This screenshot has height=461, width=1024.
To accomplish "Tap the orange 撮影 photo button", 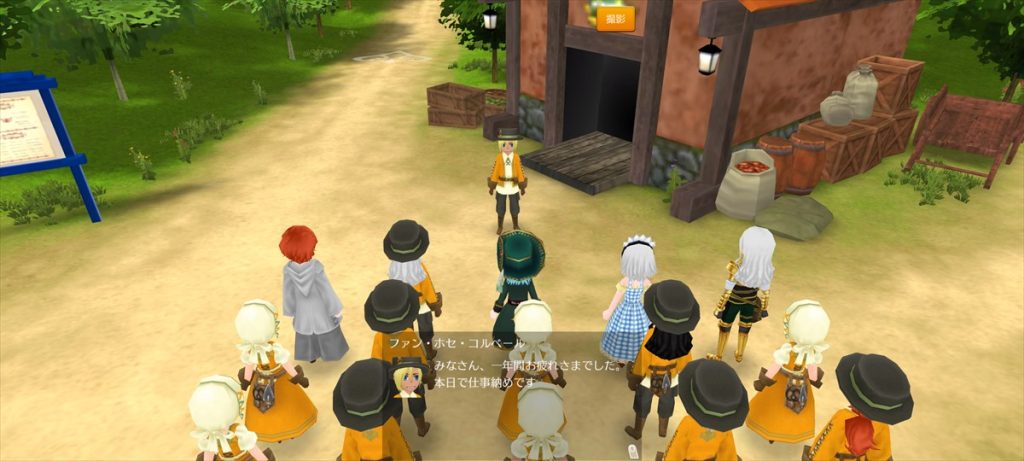I will point(615,19).
